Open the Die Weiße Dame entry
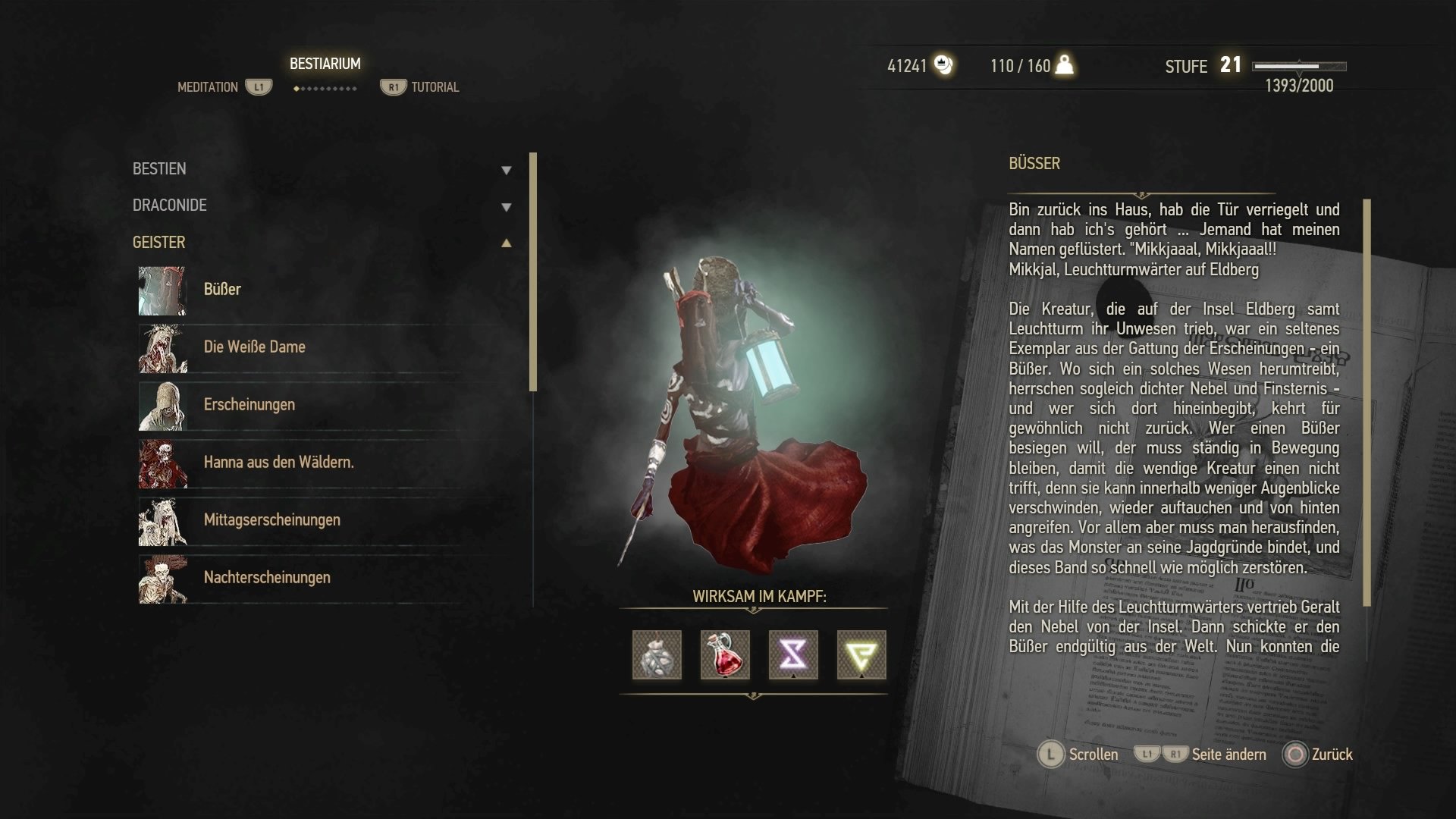Viewport: 1456px width, 819px height. coord(254,347)
